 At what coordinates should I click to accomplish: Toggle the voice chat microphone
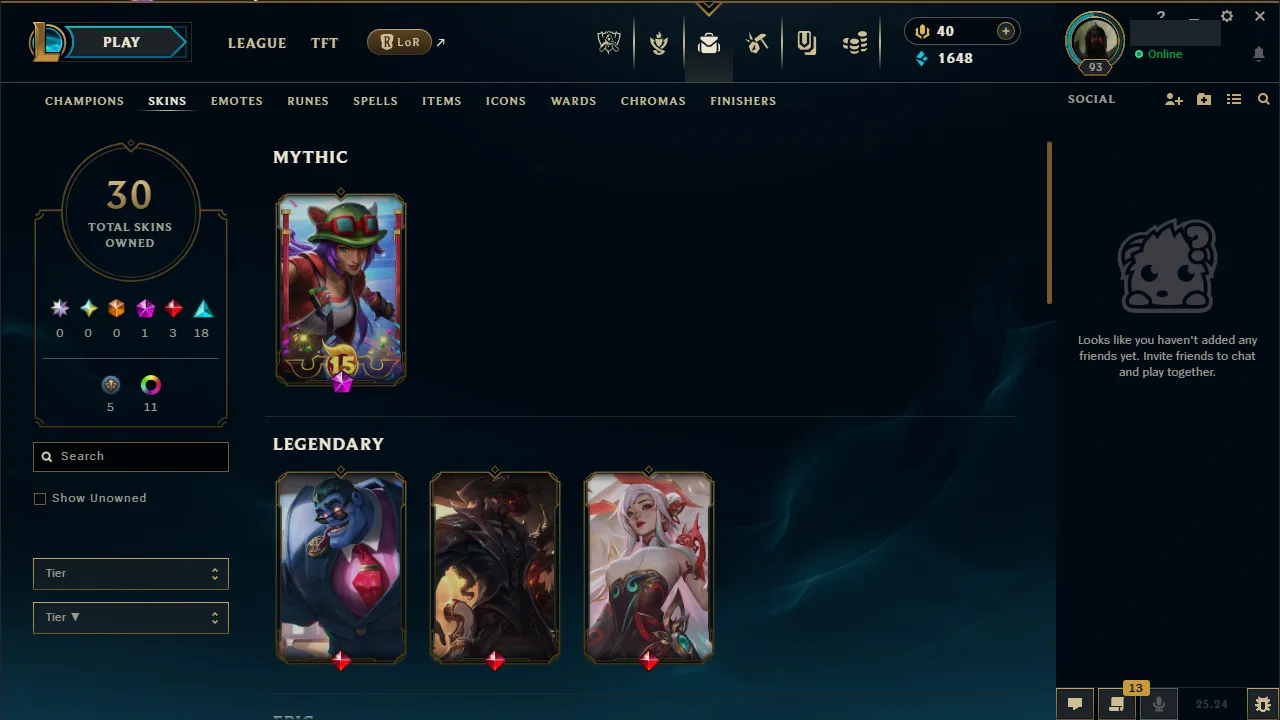click(1158, 704)
